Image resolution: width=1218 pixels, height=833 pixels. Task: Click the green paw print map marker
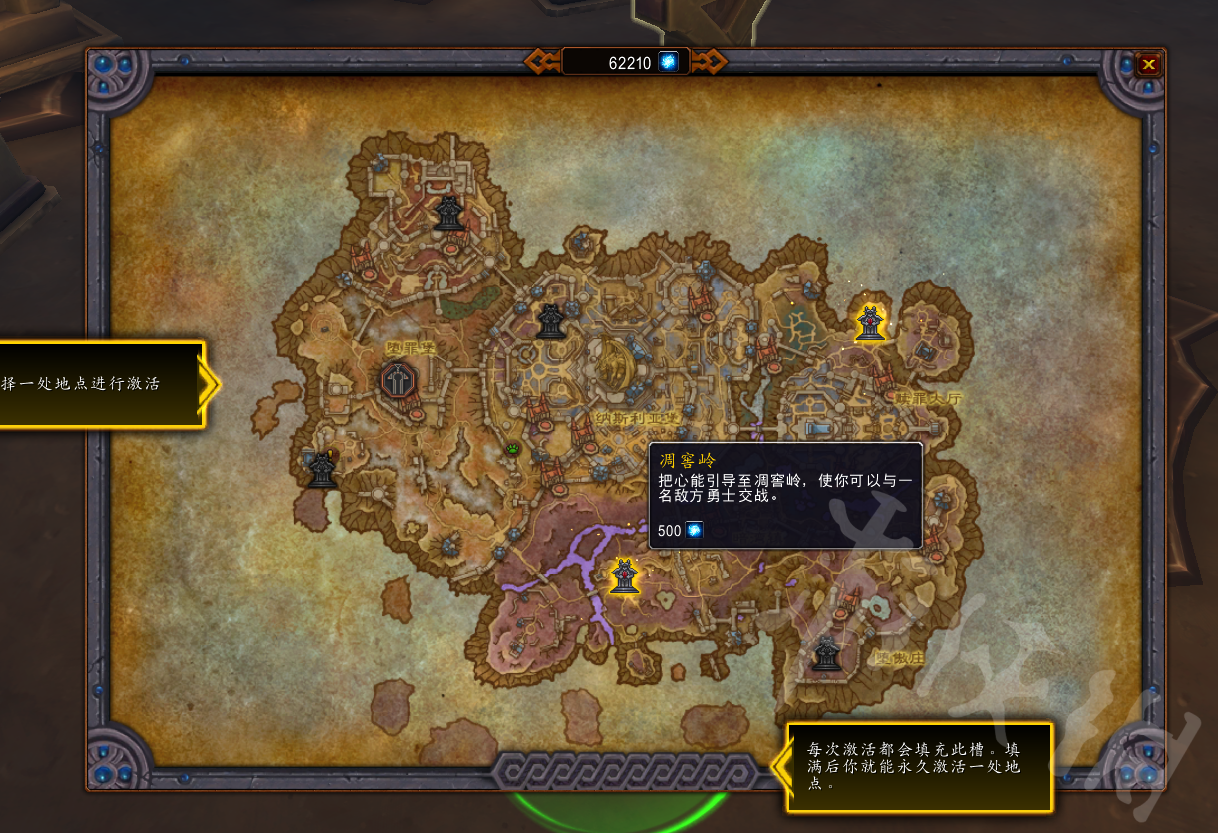pyautogui.click(x=514, y=449)
